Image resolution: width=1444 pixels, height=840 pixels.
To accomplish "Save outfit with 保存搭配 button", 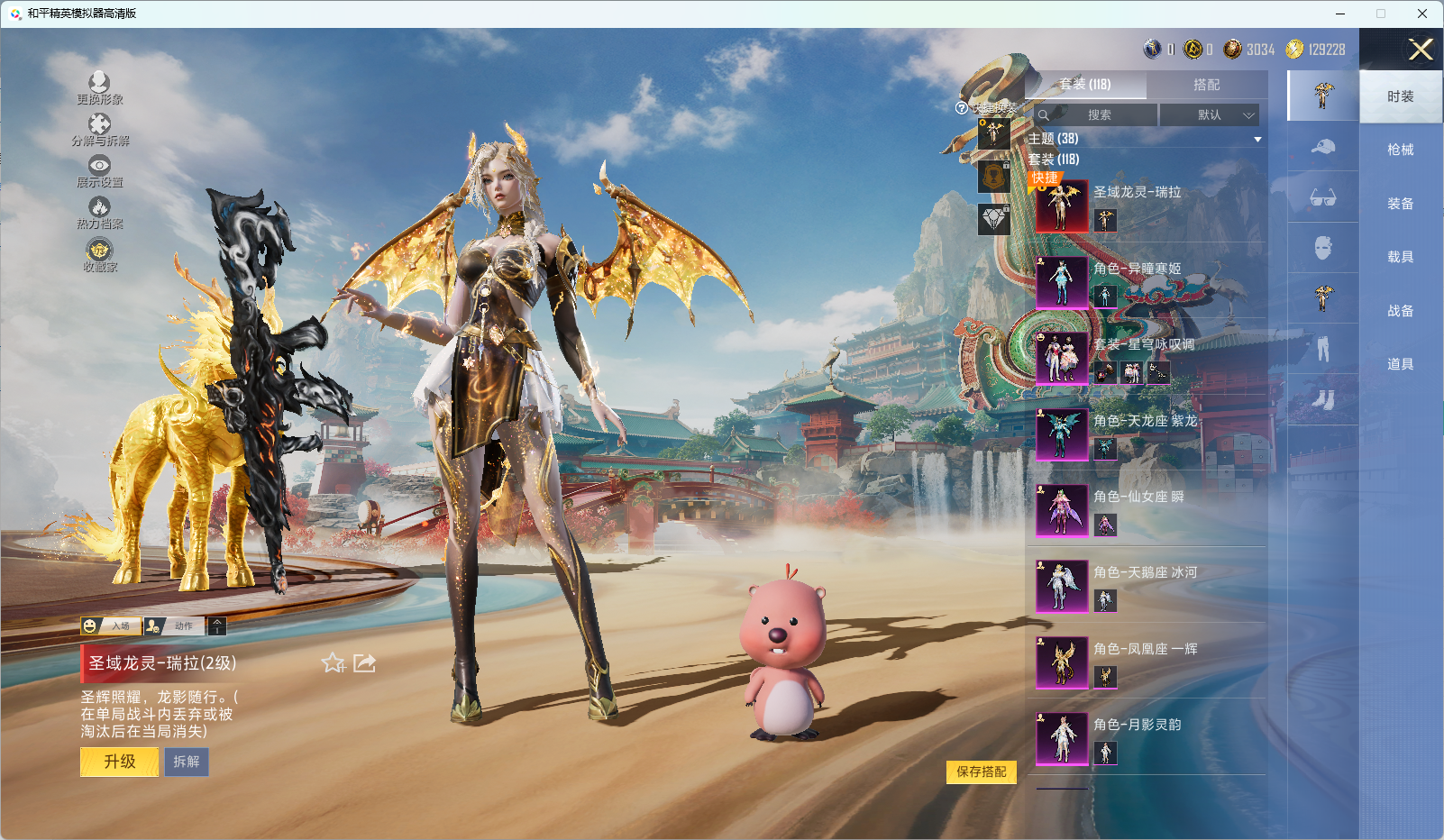I will pyautogui.click(x=981, y=772).
